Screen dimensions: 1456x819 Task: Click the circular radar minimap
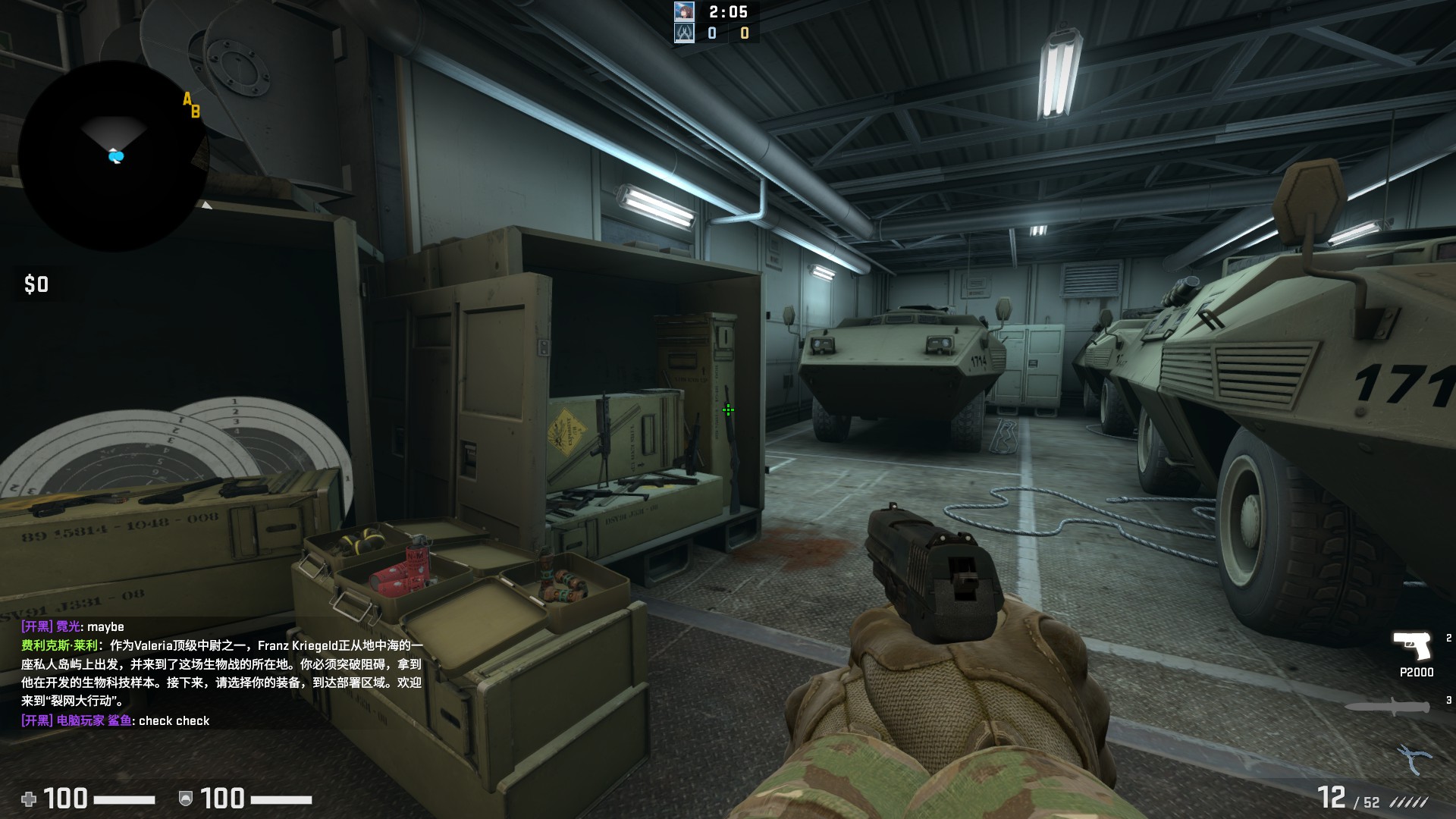[x=114, y=155]
